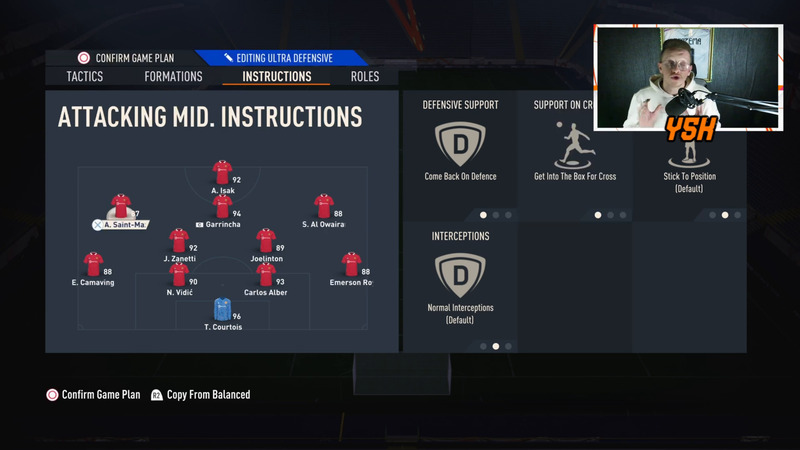Pick S. Al Owairan on the formation
Viewport: 800px width, 450px height.
(x=323, y=206)
